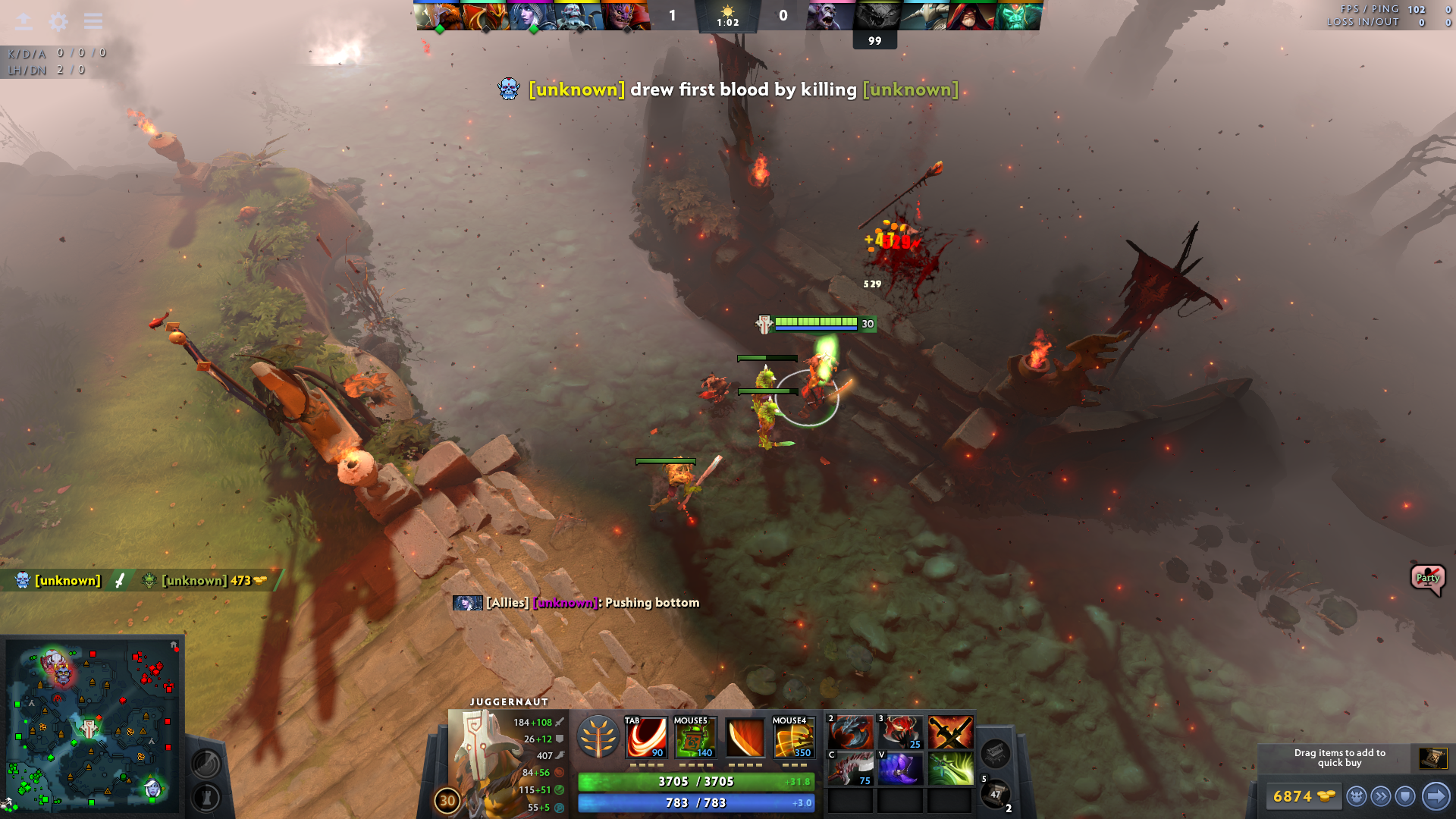This screenshot has height=819, width=1456.
Task: Activate the Omnislash ultimate ability
Action: click(x=793, y=737)
